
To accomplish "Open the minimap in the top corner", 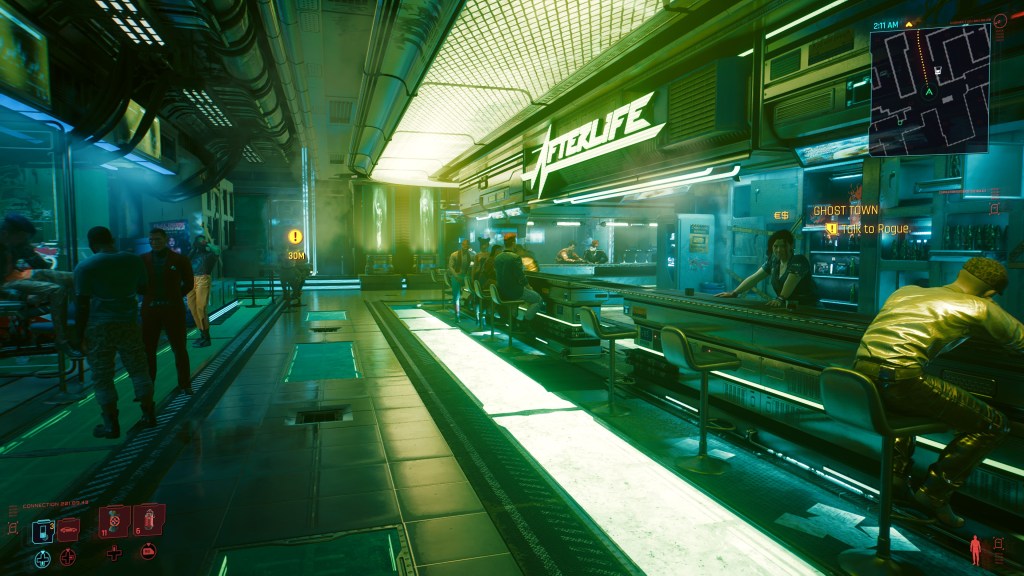I will click(928, 91).
